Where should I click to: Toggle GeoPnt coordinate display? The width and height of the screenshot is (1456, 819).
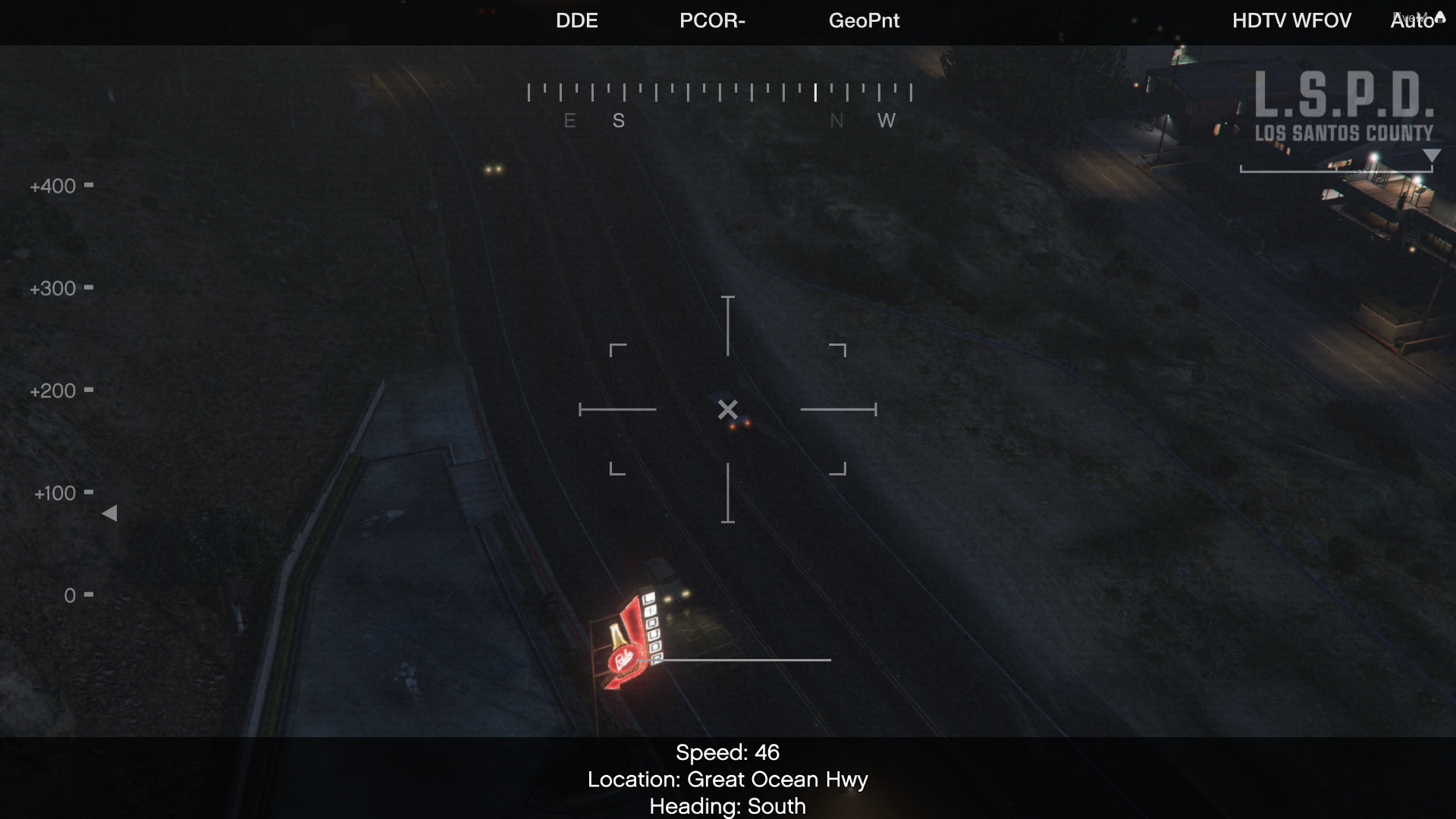864,21
